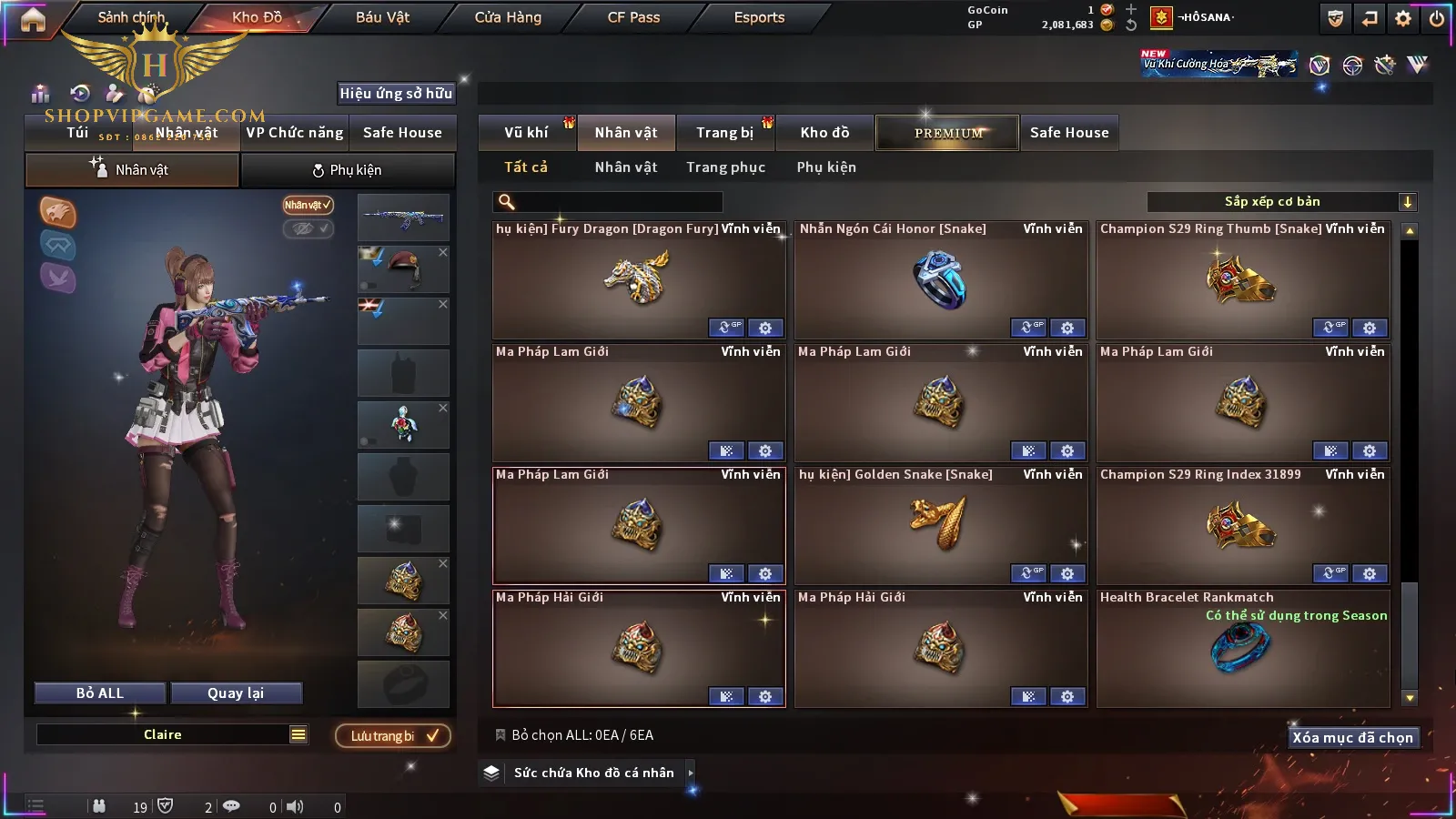The height and width of the screenshot is (819, 1456).
Task: Switch to the Trang bị tab
Action: click(724, 133)
